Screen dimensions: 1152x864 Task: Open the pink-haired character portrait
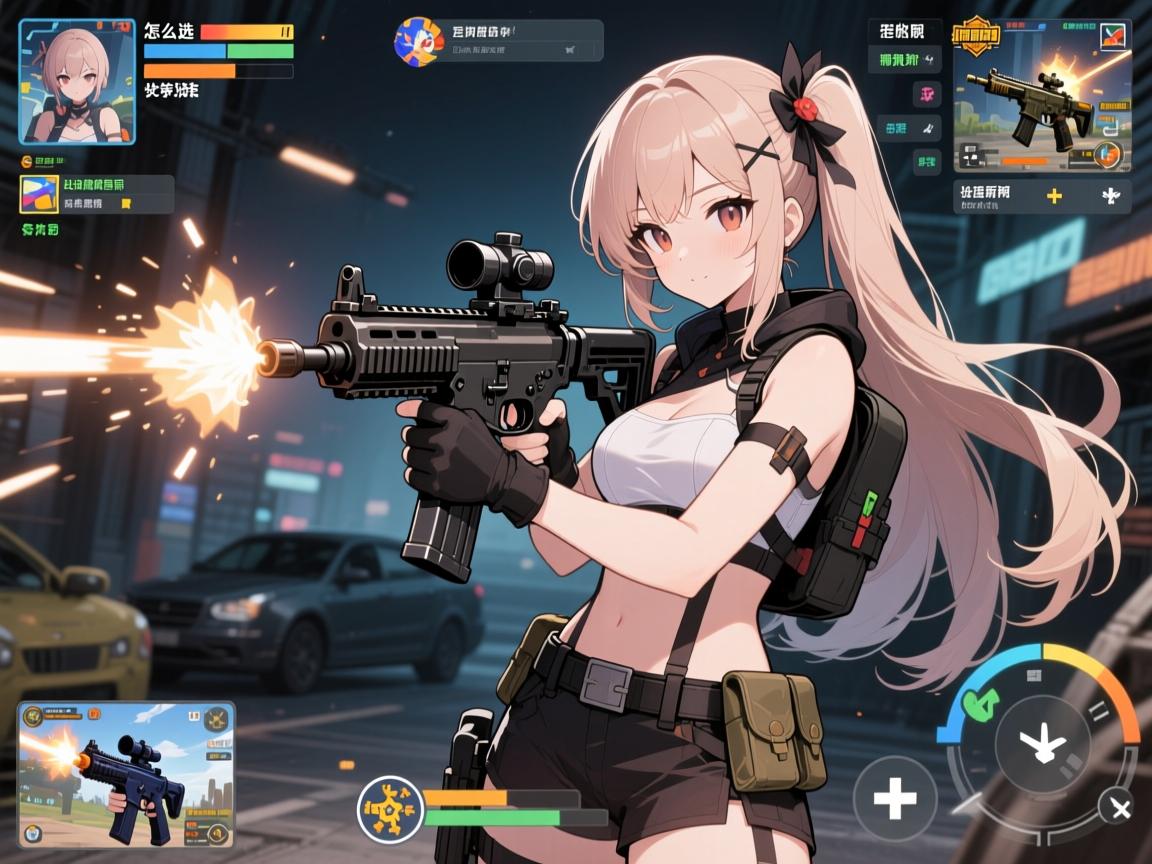tap(77, 82)
